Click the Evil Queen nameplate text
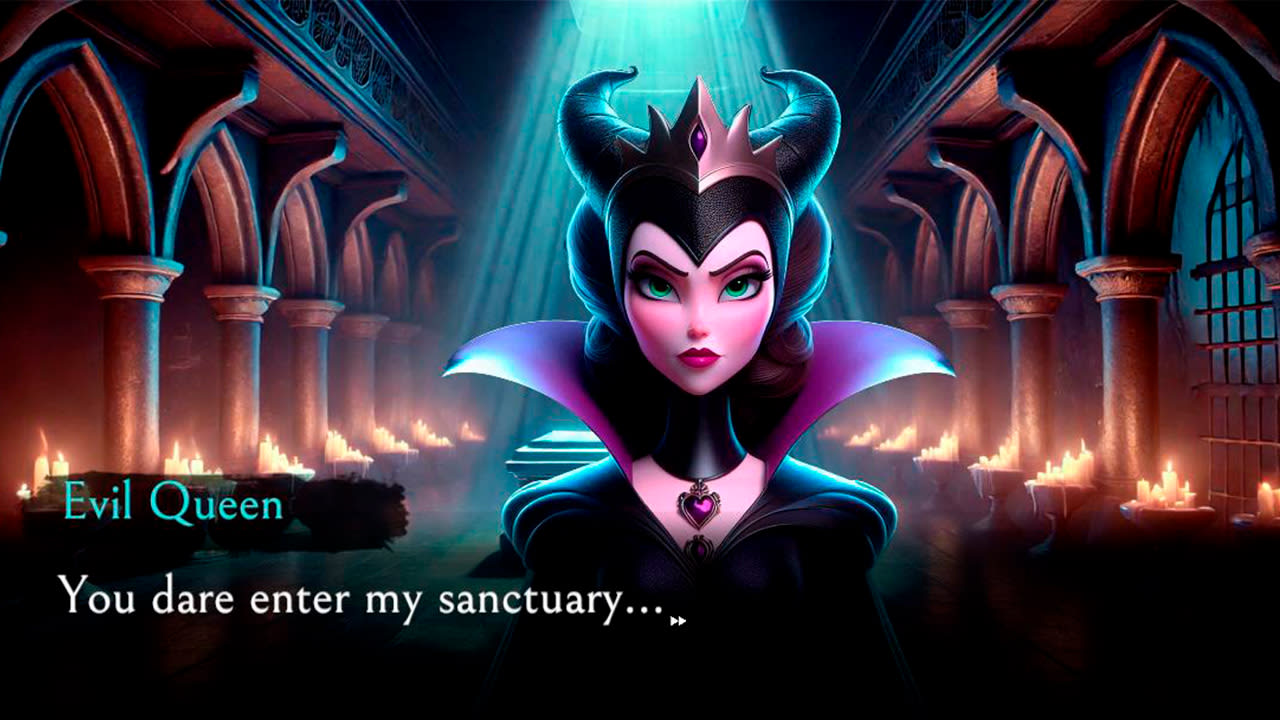This screenshot has width=1280, height=720. pos(172,506)
